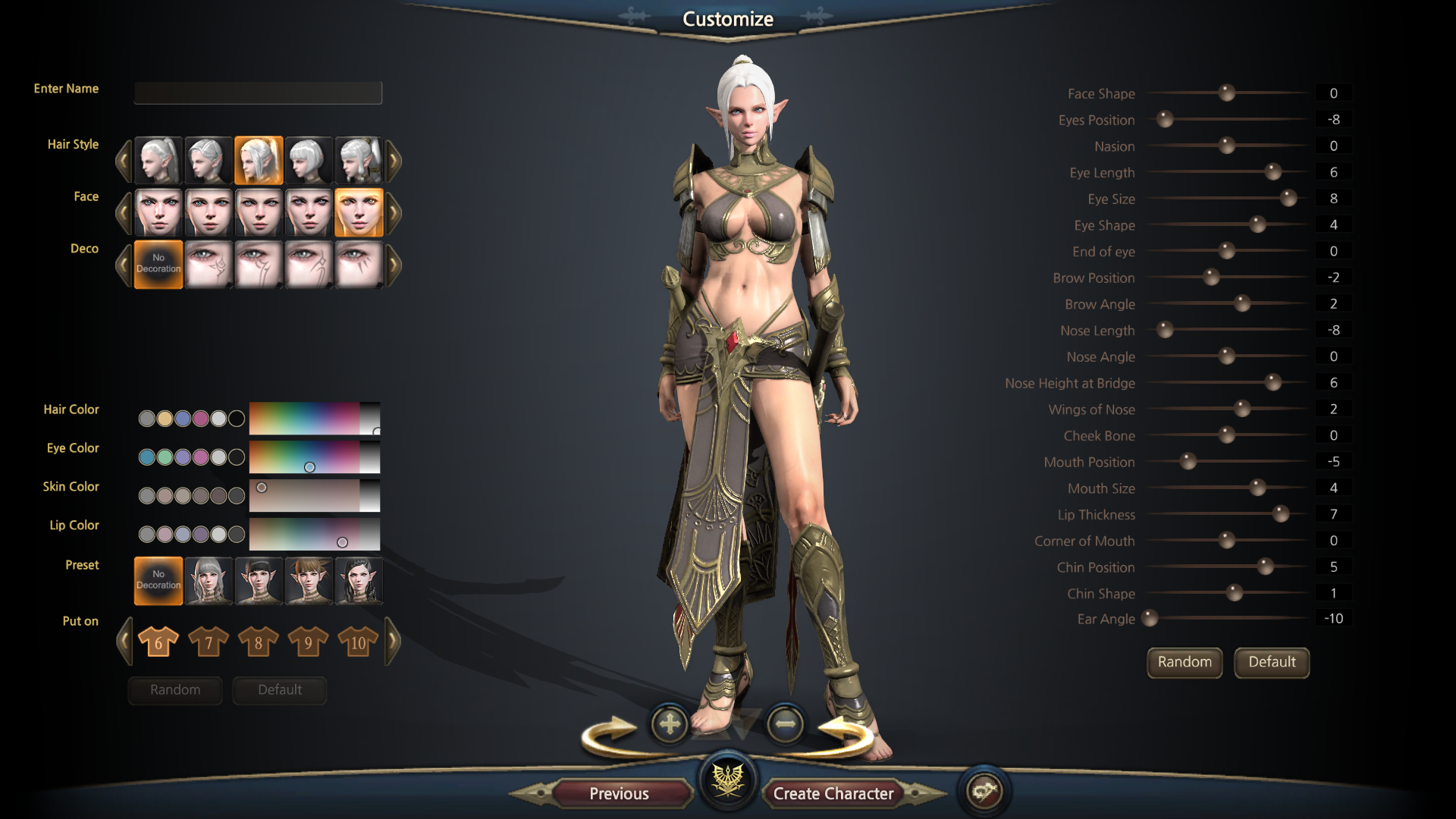Reset face sliders with the right Default button
The height and width of the screenshot is (819, 1456).
pos(1272,662)
